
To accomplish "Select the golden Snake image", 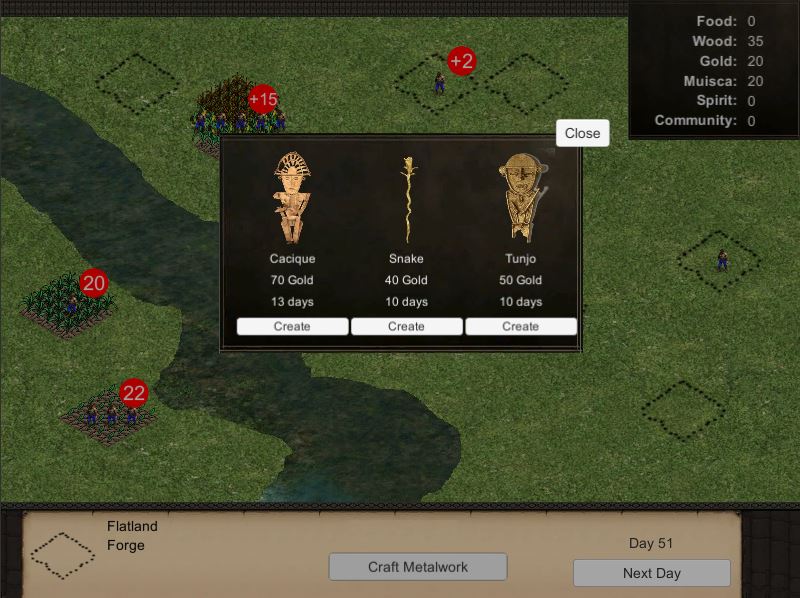I will (x=407, y=197).
